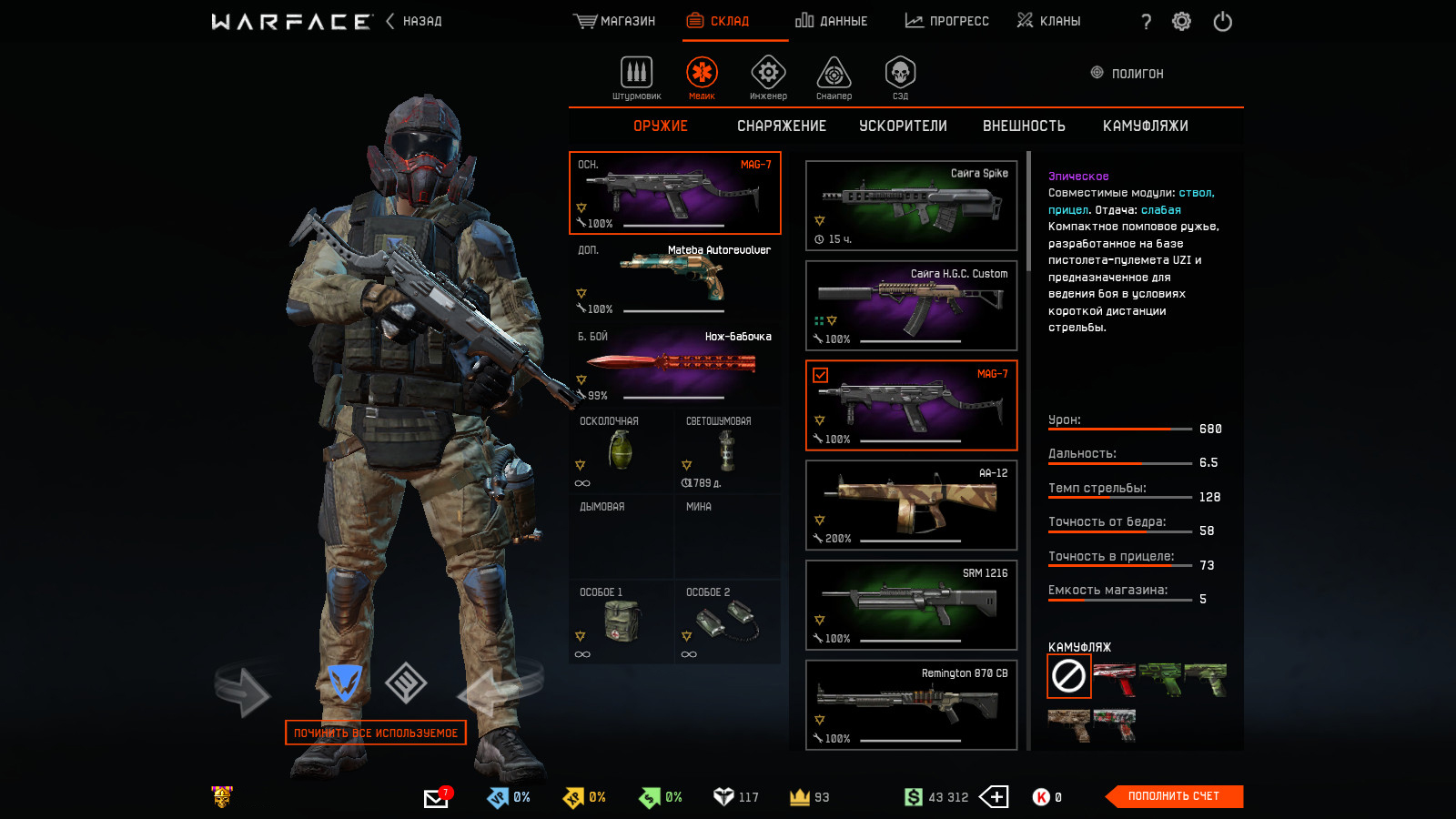Select the Снайпер class

coord(834,77)
